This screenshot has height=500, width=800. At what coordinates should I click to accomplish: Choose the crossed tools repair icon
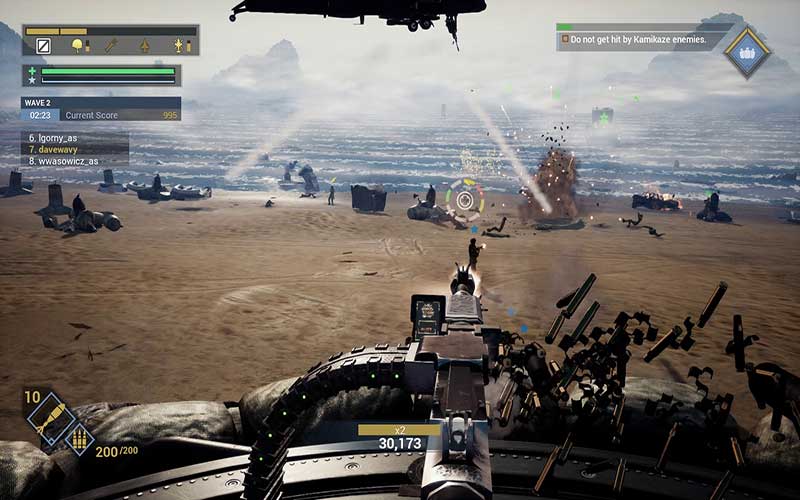(110, 45)
